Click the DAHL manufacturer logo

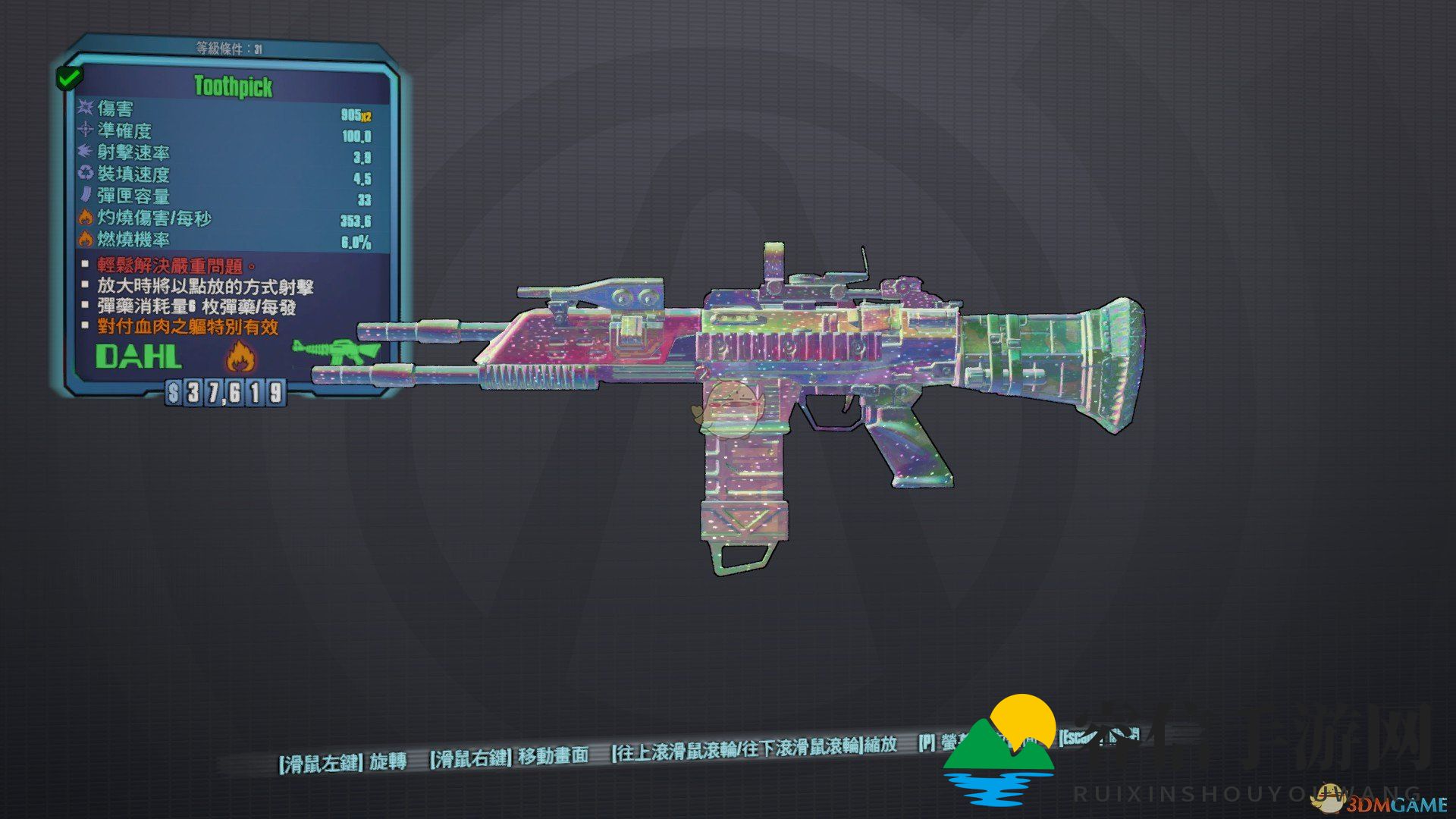tap(138, 356)
